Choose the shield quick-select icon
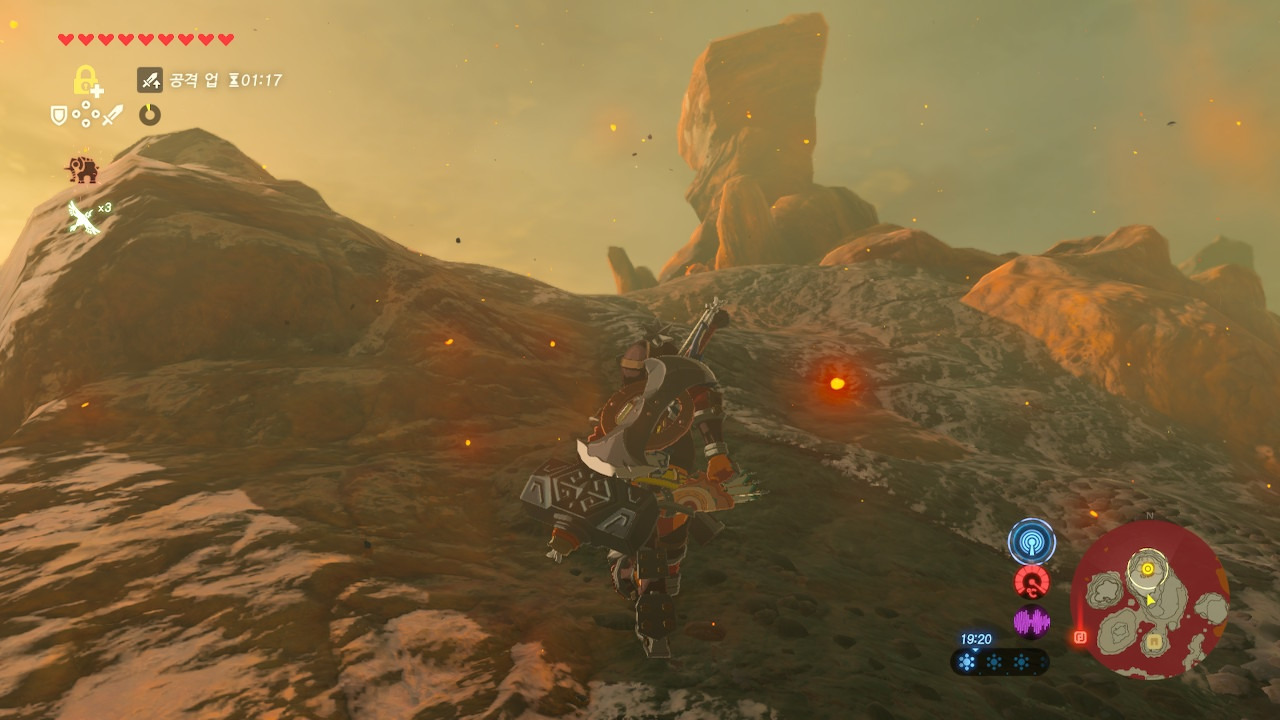 click(60, 116)
